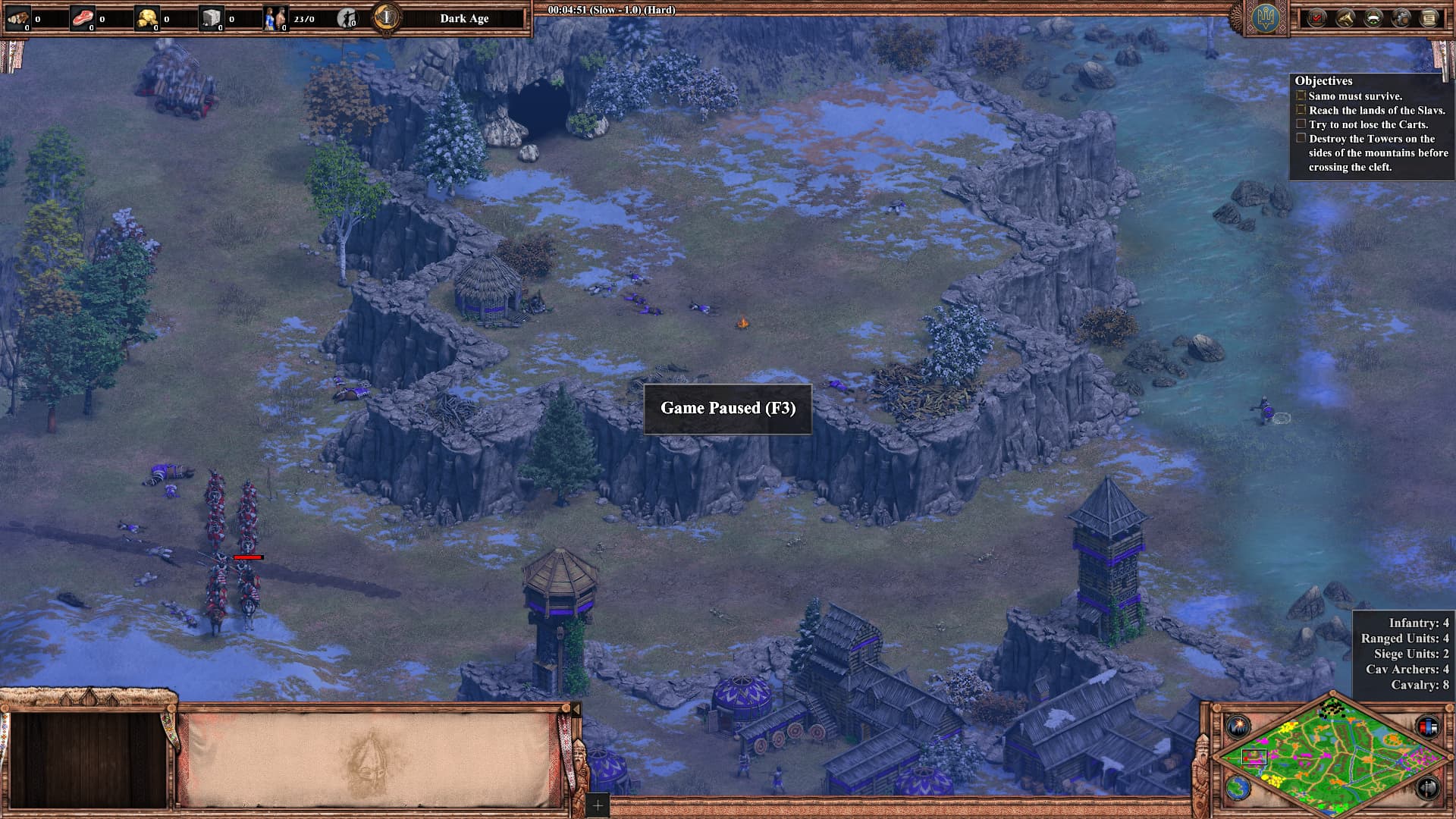Open the tech tree laurel button
This screenshot has height=819, width=1456.
(x=1373, y=18)
